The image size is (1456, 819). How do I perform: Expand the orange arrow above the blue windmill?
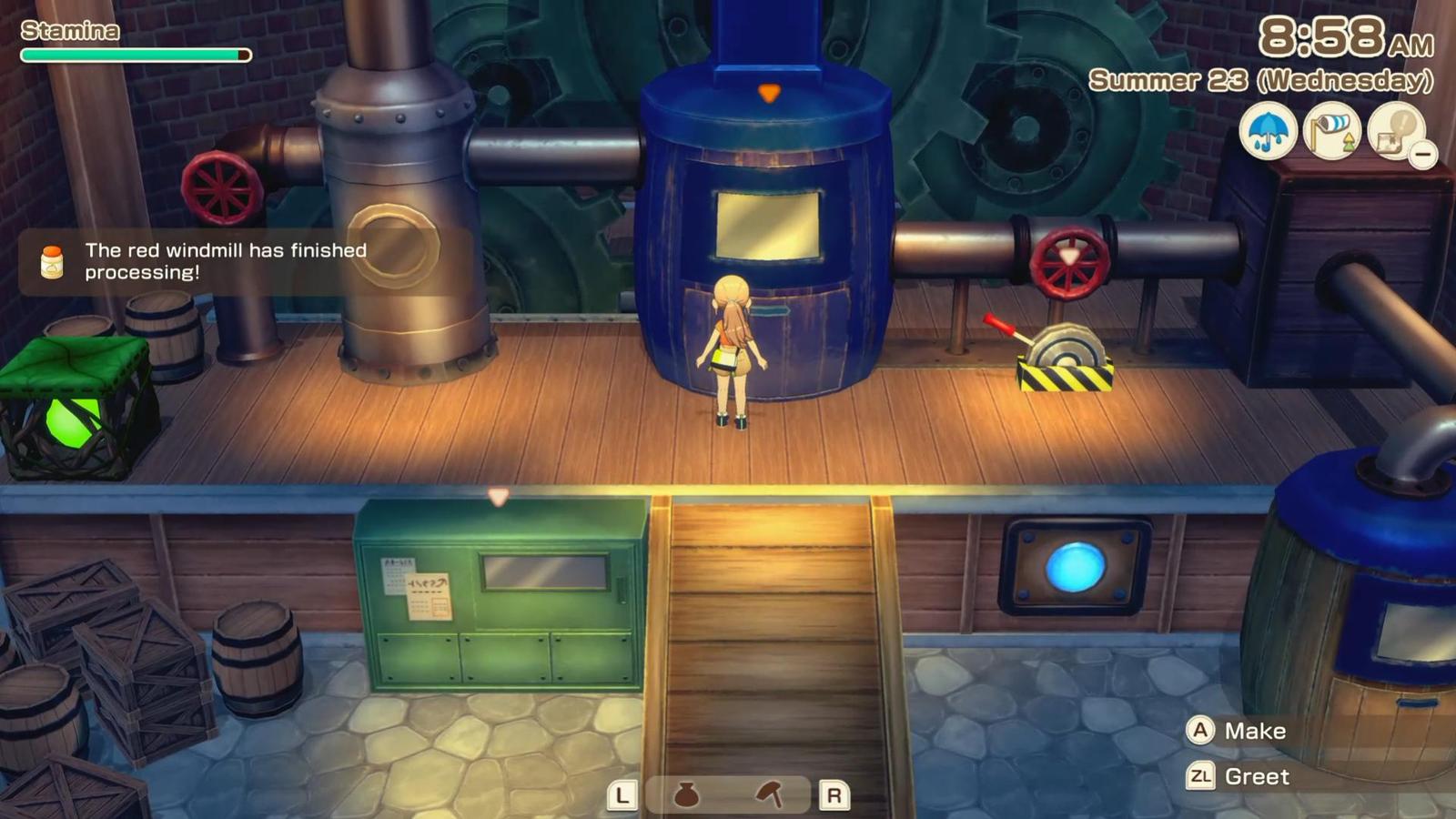point(769,91)
